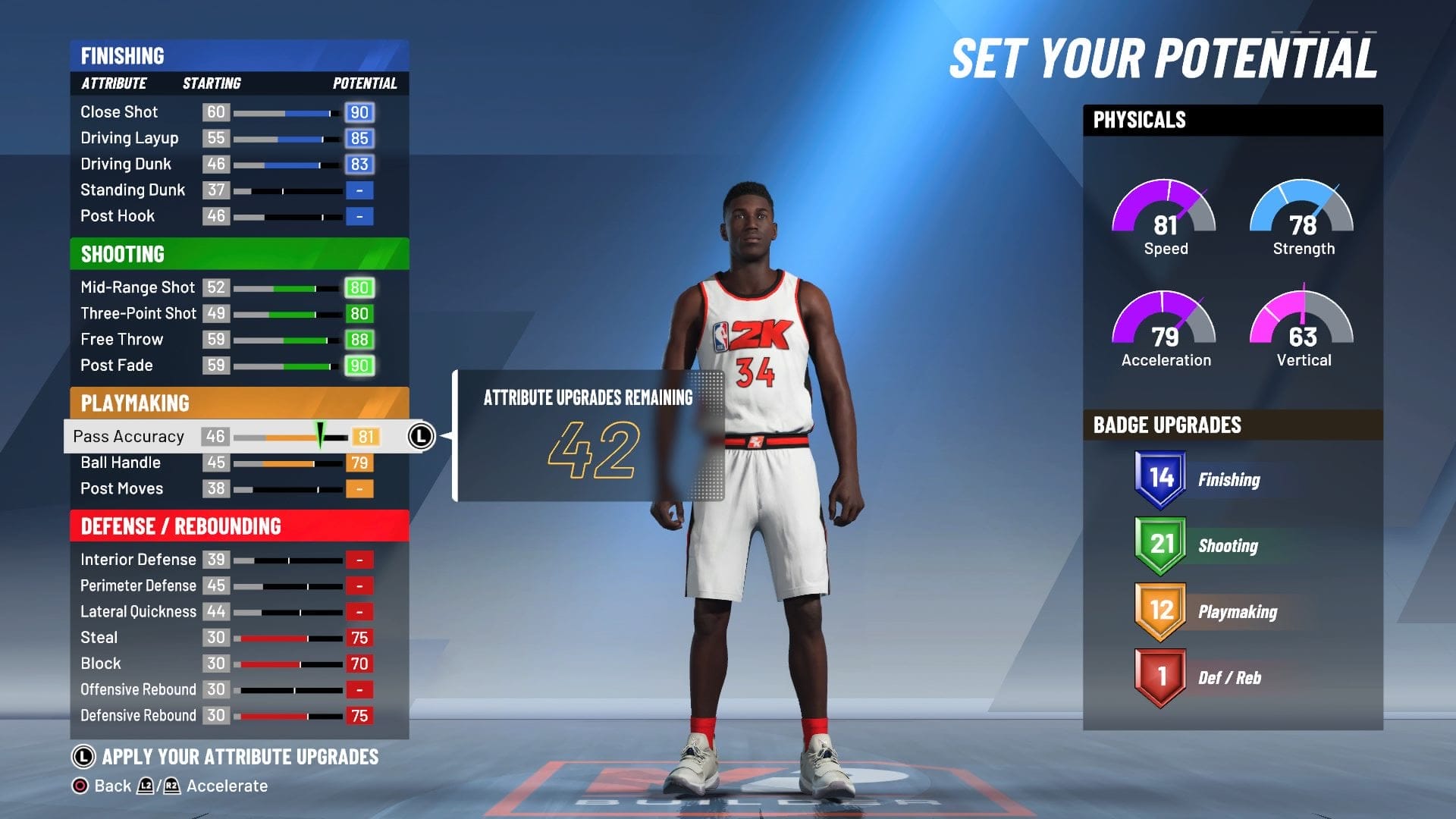This screenshot has width=1456, height=819.
Task: Select the Close Shot attribute row
Action: click(227, 112)
